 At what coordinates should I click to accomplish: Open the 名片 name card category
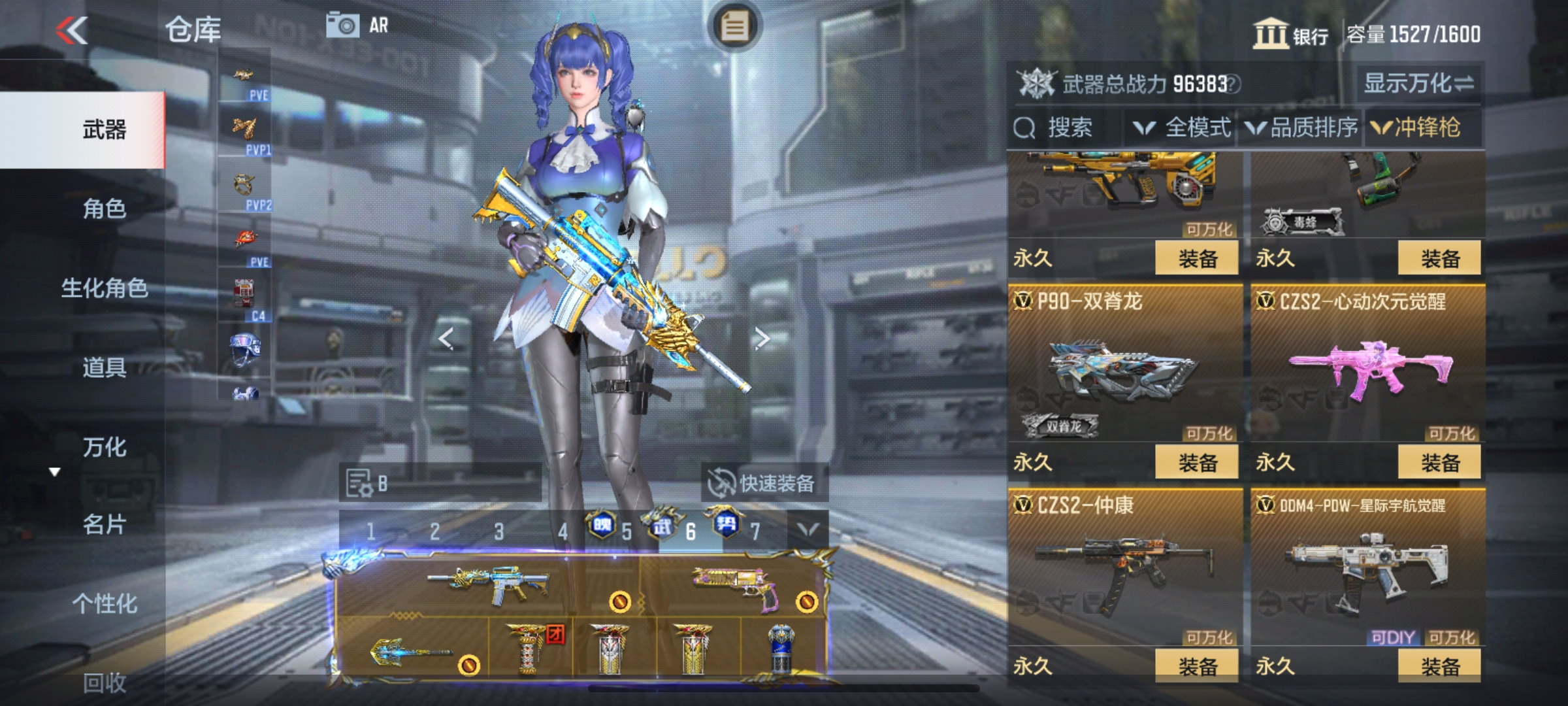click(104, 524)
